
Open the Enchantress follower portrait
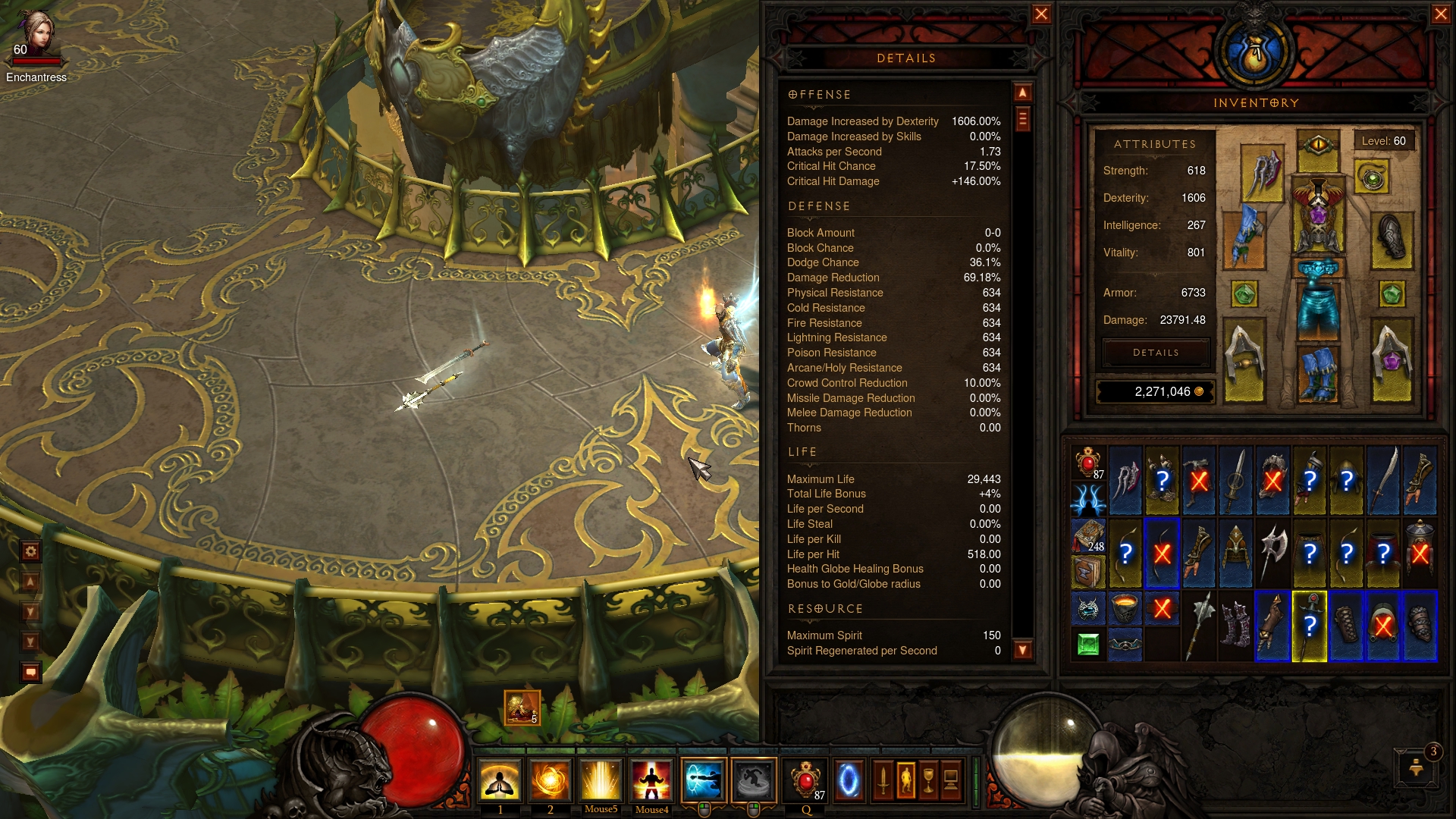tap(36, 34)
